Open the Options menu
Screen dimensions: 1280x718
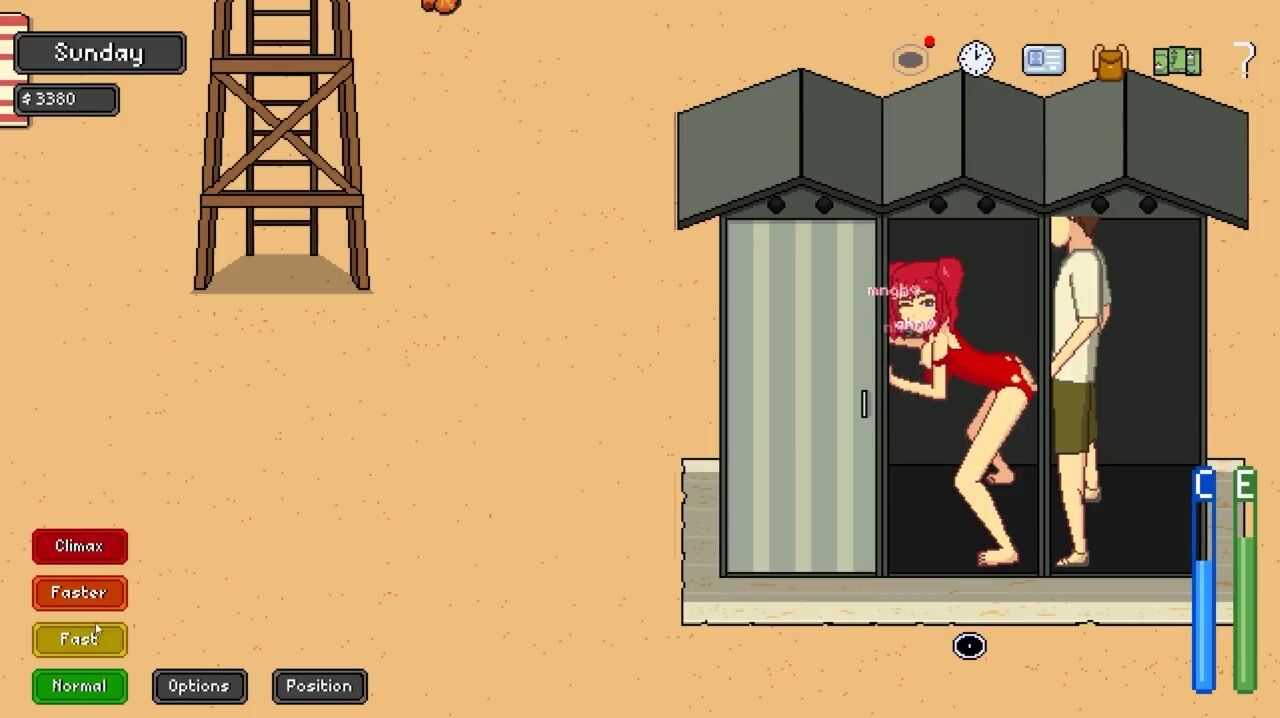199,686
